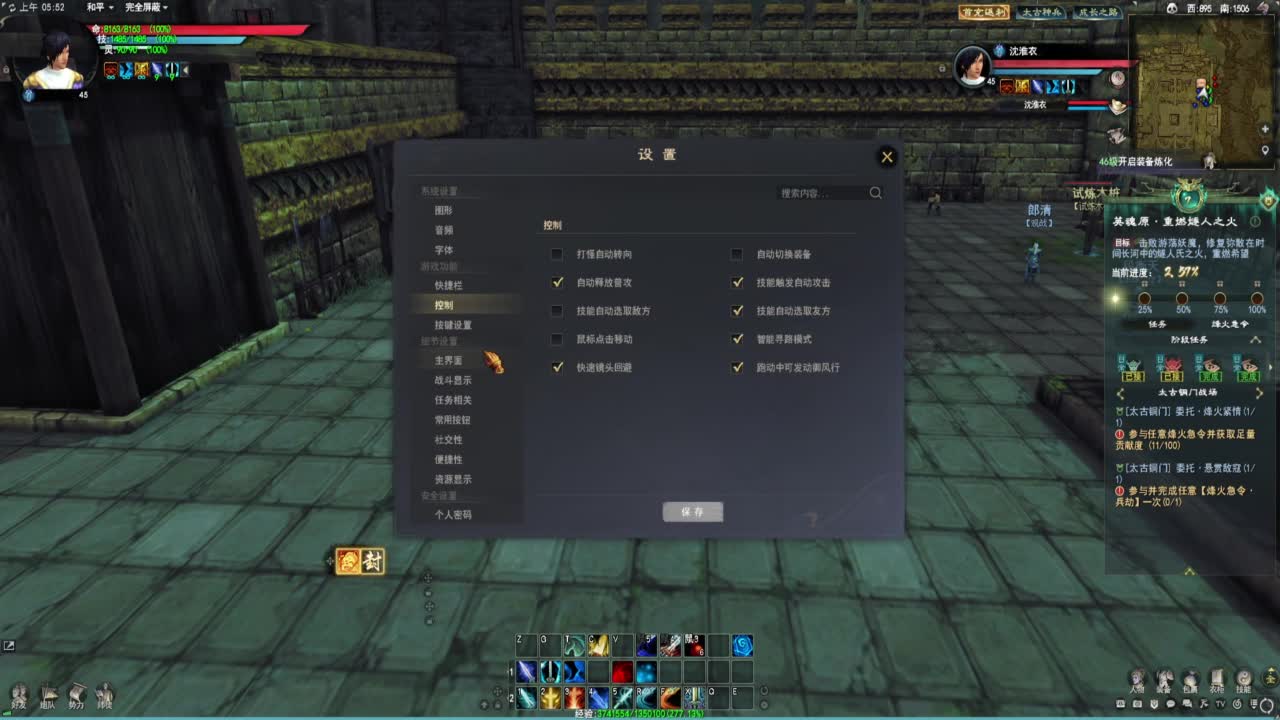1280x720 pixels.
Task: Enable 打怪自动转向 checkbox
Action: click(x=557, y=254)
